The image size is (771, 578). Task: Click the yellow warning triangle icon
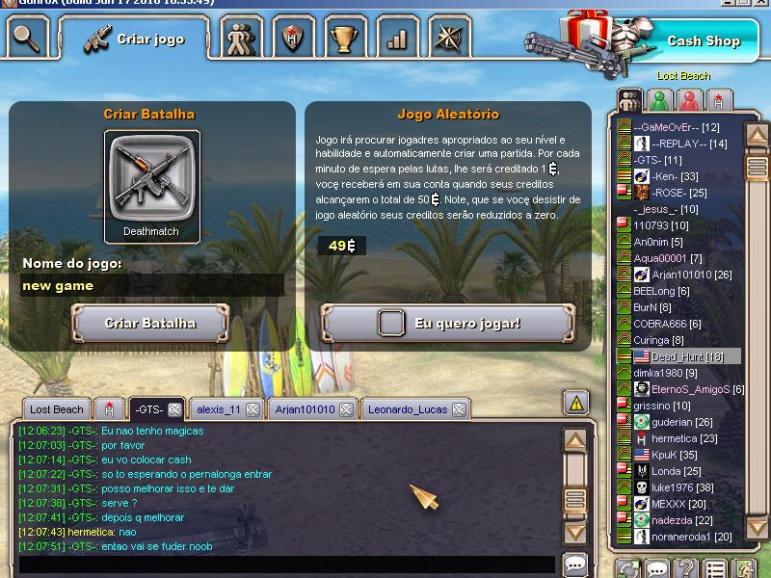[576, 402]
